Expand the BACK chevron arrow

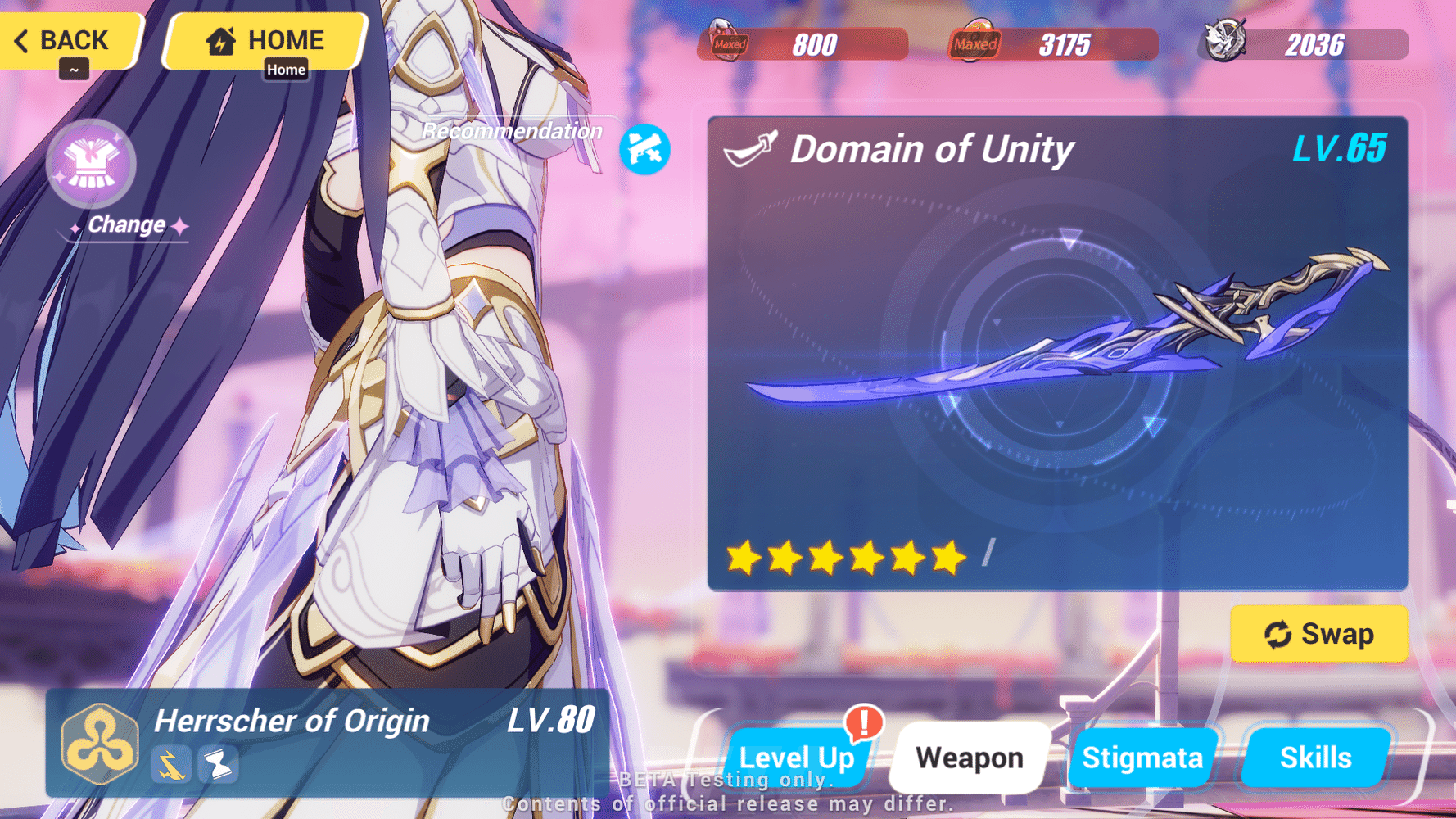point(21,39)
